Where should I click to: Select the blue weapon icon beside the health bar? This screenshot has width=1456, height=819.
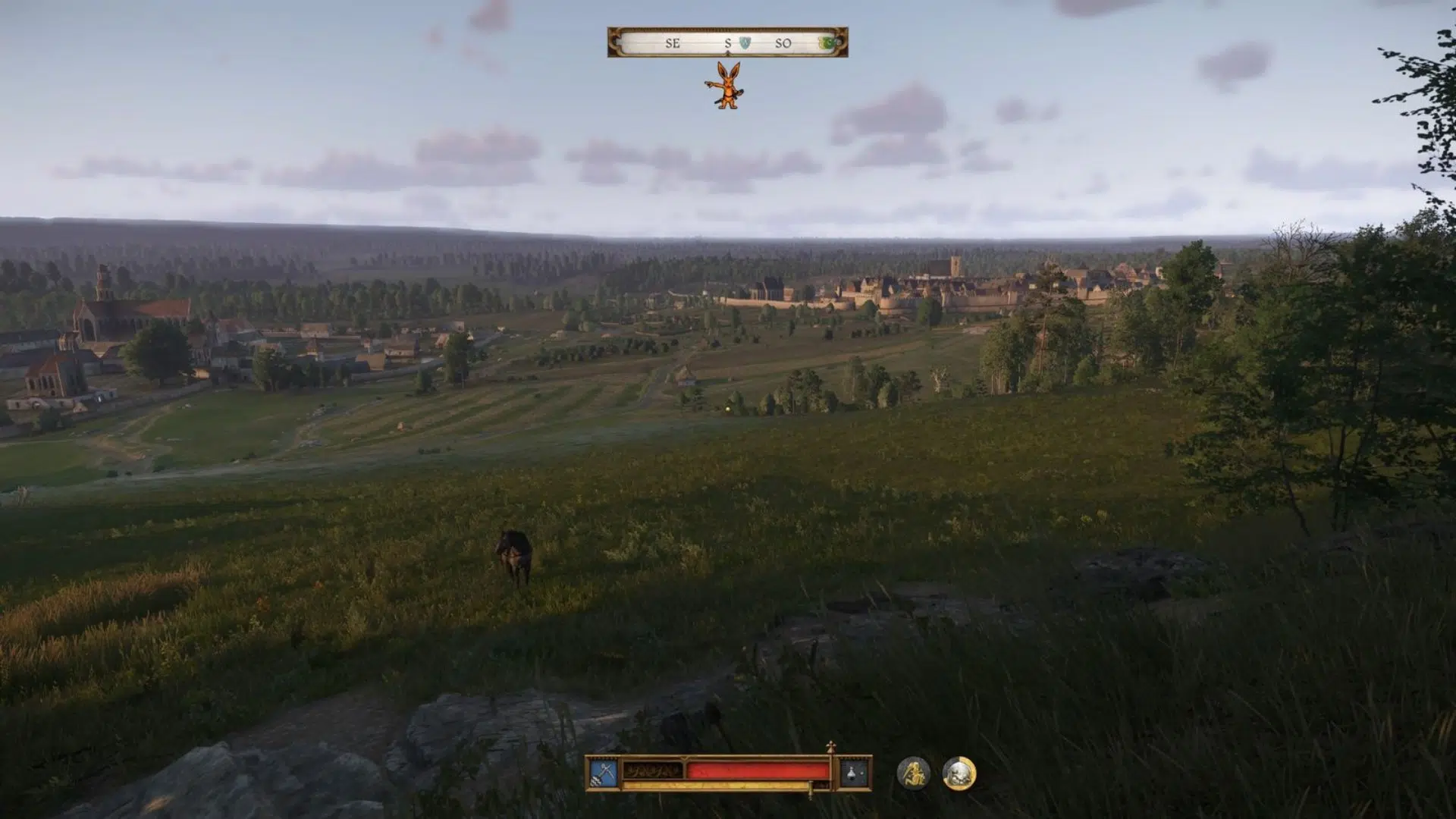click(x=604, y=773)
